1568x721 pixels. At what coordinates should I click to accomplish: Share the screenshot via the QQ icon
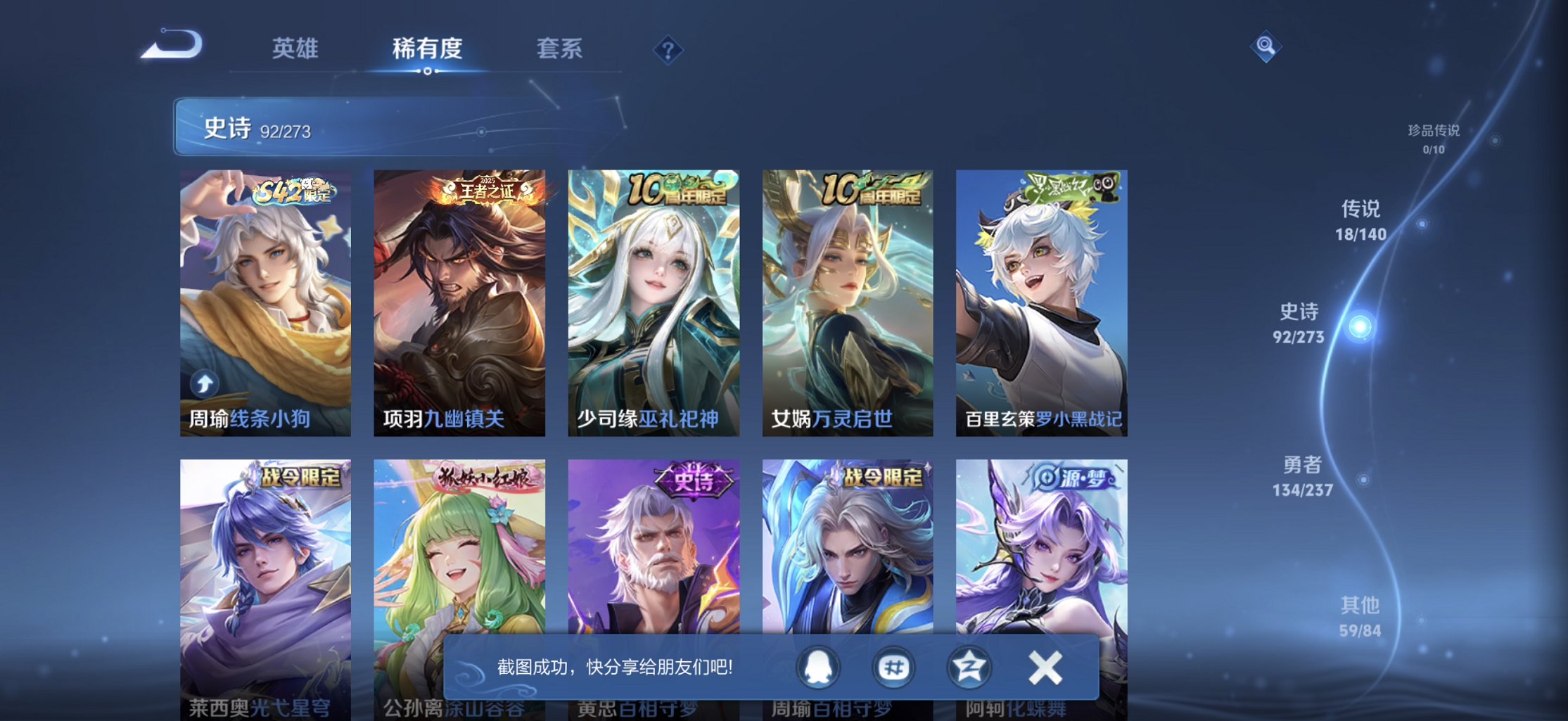[x=818, y=667]
